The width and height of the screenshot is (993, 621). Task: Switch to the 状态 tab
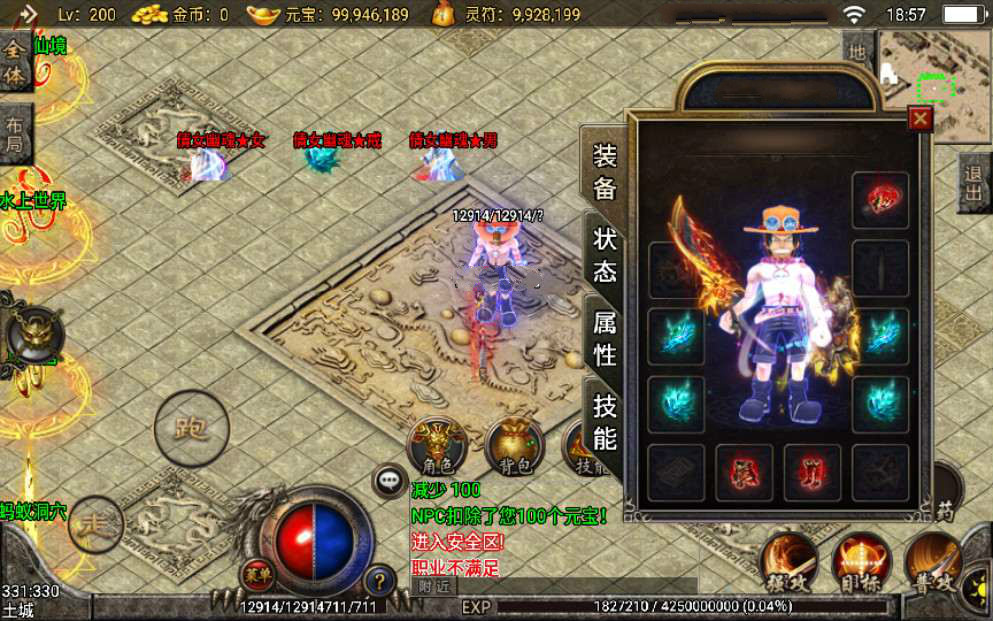(605, 254)
